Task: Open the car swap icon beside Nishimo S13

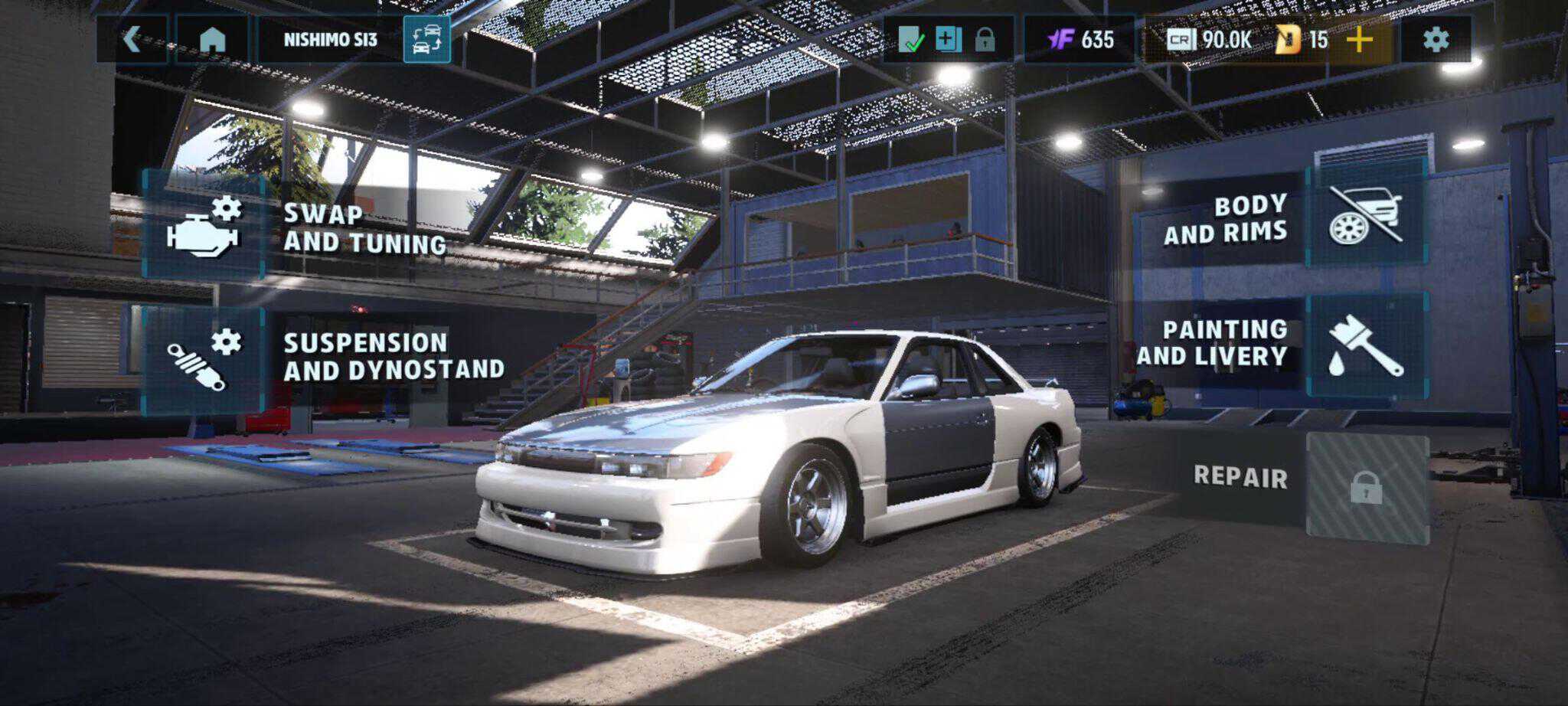Action: (x=426, y=40)
